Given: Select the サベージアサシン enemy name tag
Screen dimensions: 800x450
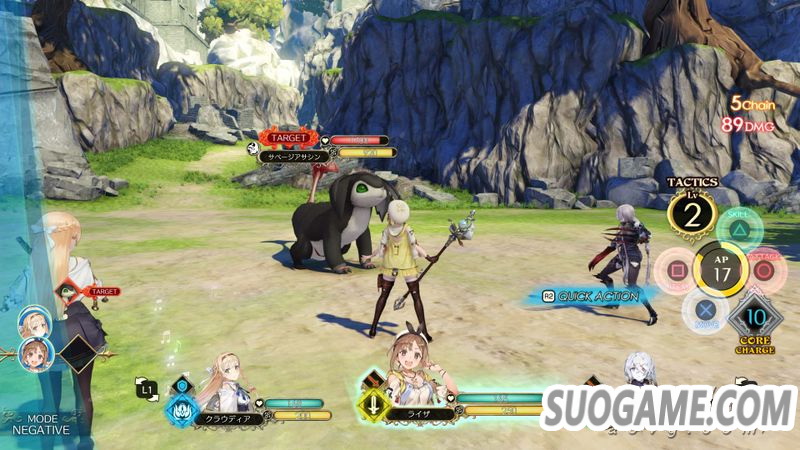Looking at the screenshot, I should 301,157.
